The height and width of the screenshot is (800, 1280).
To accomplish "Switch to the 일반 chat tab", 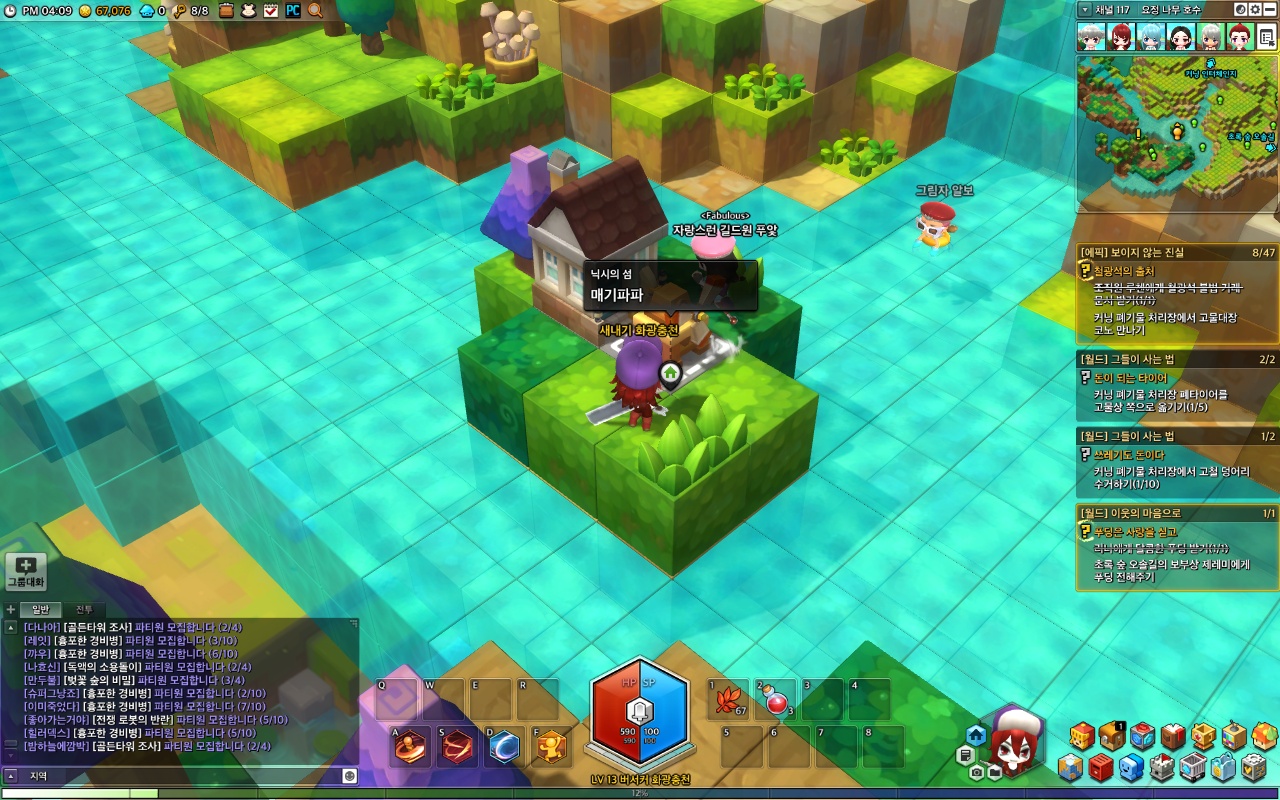I will pyautogui.click(x=41, y=609).
